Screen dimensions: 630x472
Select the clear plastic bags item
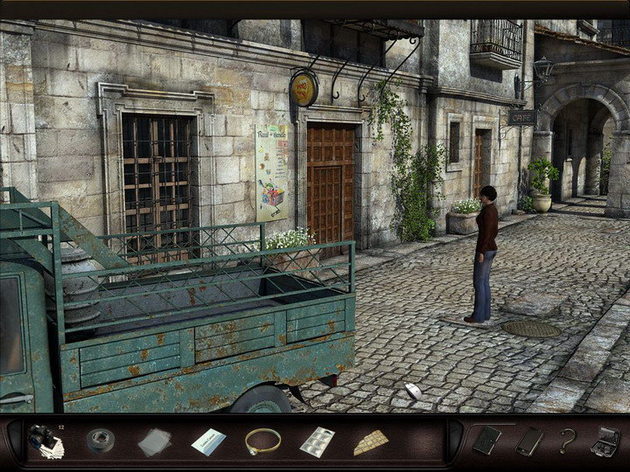(x=153, y=441)
